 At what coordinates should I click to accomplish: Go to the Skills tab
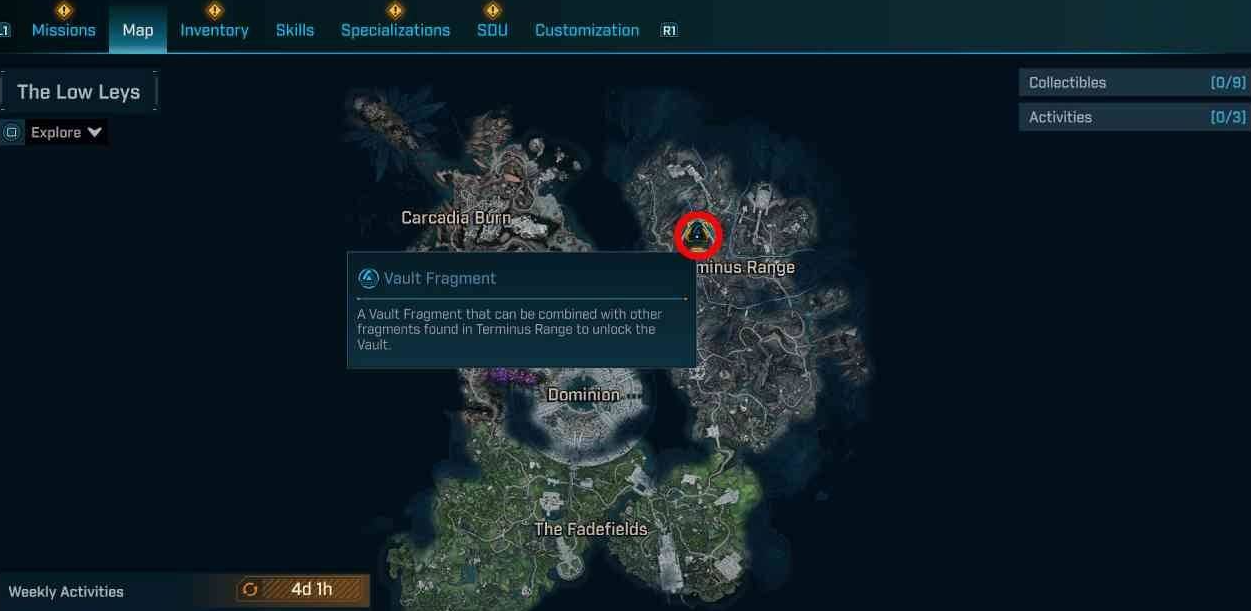tap(295, 30)
